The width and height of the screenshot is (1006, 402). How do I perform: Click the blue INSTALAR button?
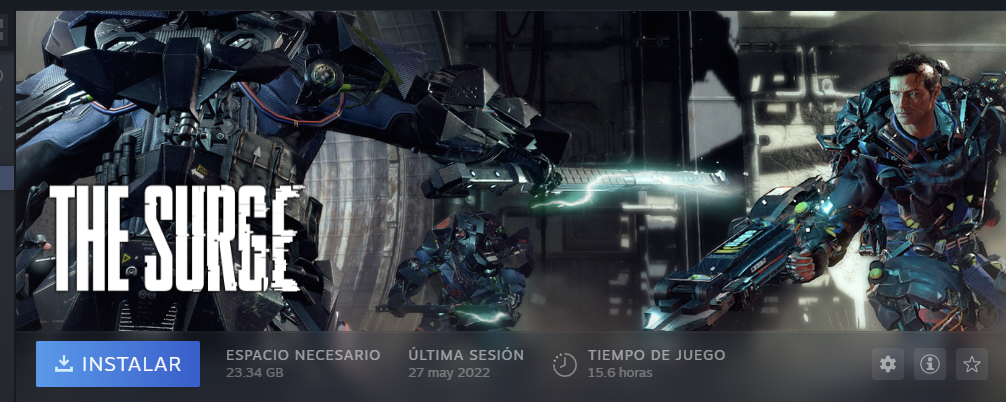(x=118, y=364)
